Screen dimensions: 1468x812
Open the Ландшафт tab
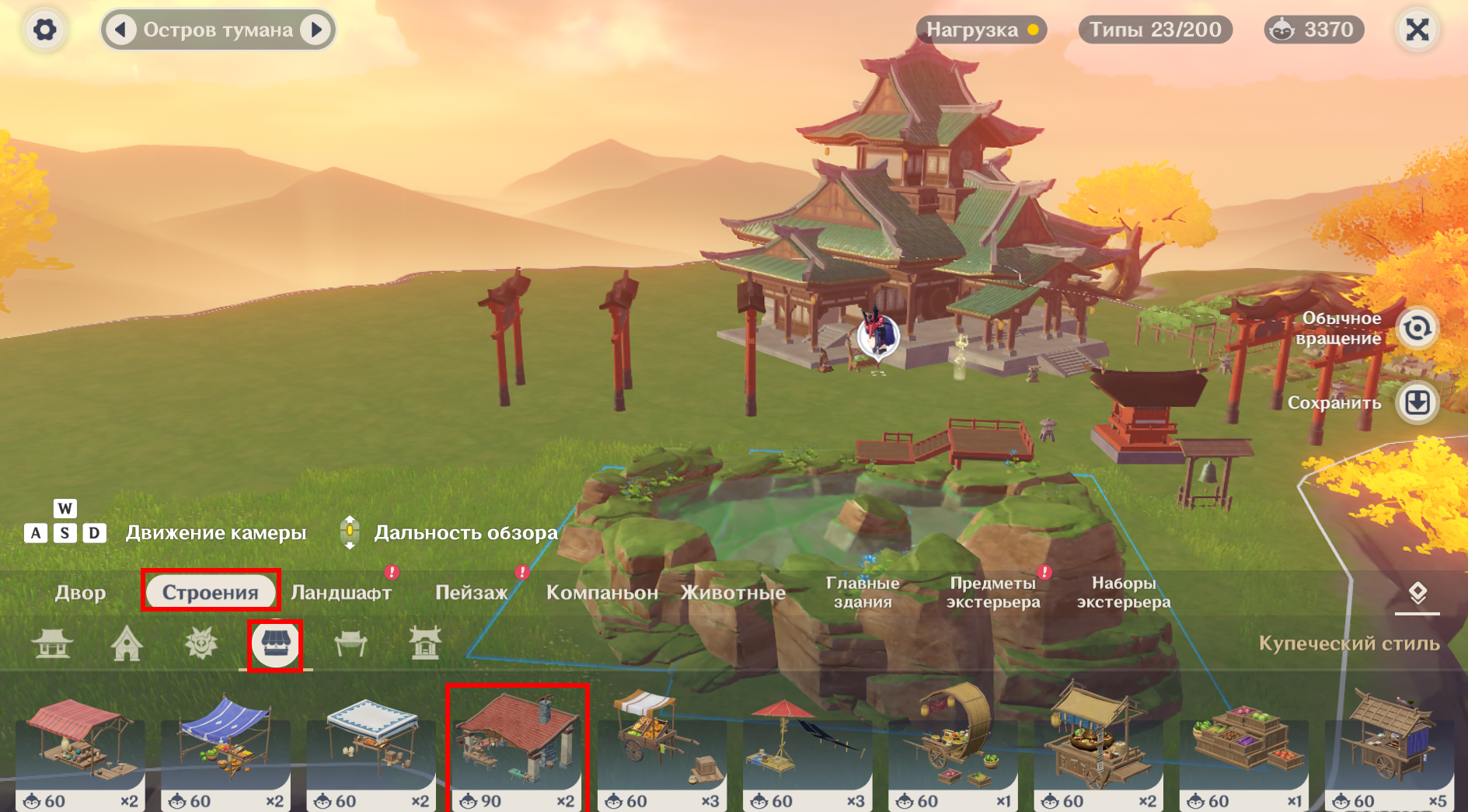point(341,592)
